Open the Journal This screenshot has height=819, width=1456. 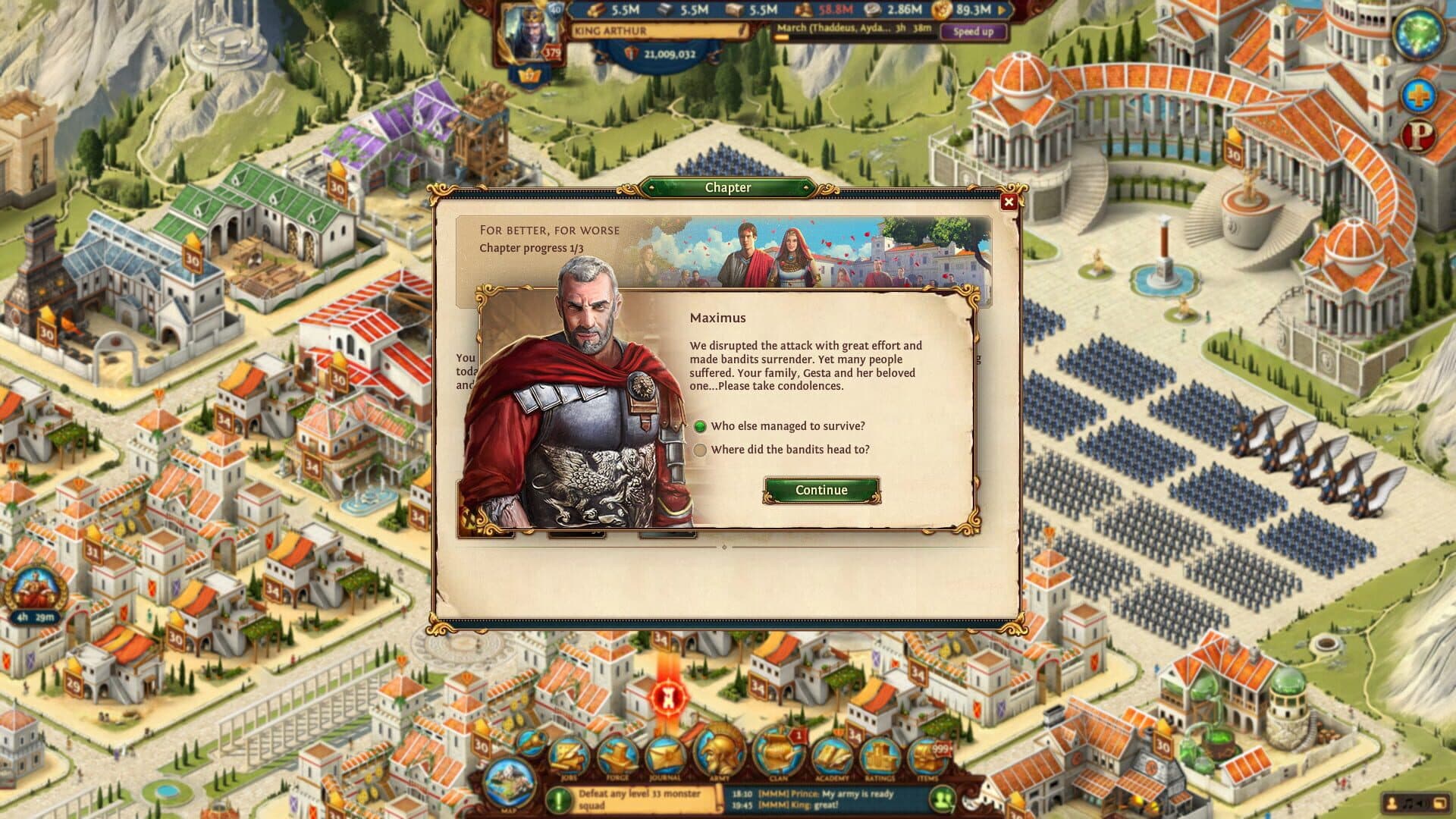pyautogui.click(x=665, y=756)
